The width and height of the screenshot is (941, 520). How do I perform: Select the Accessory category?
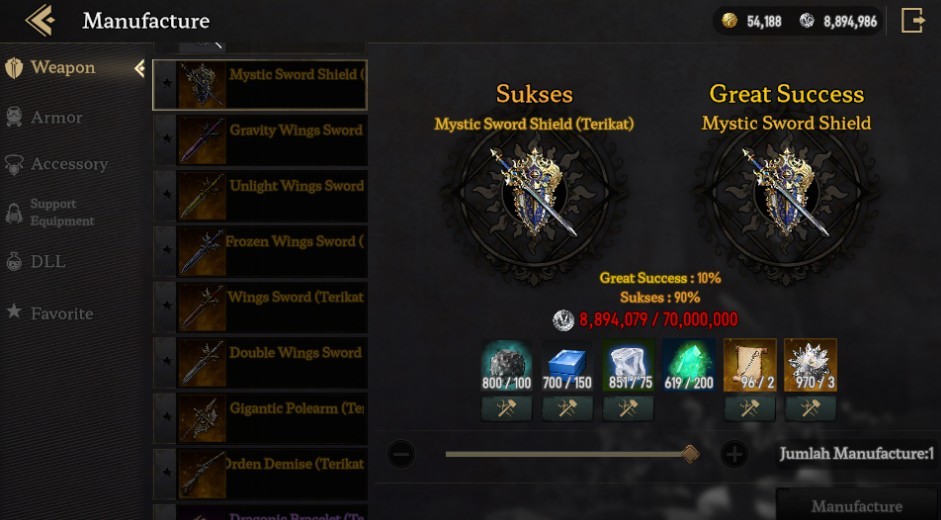tap(68, 164)
